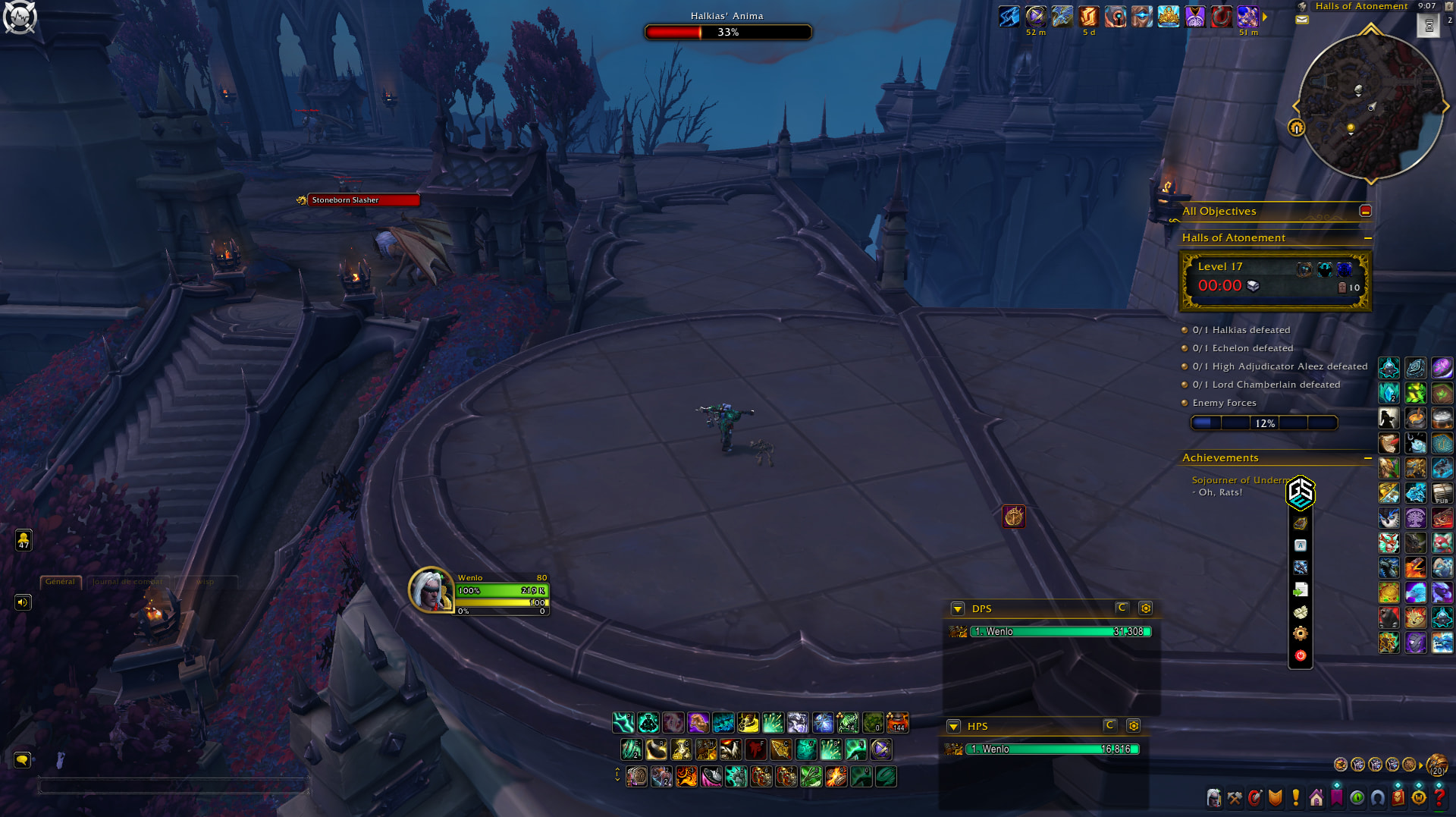Collapse the Halls of Atonement objectives section
This screenshot has width=1456, height=817.
click(1368, 238)
